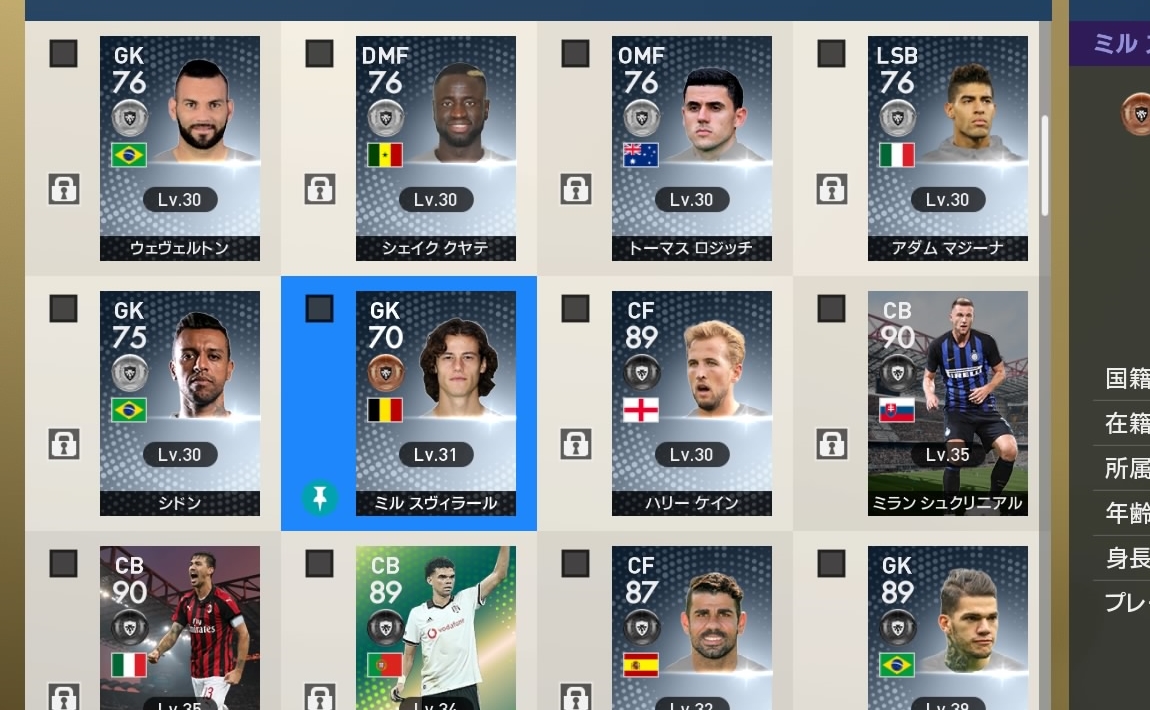Open the トーマス ロジッチ player card

[x=692, y=148]
